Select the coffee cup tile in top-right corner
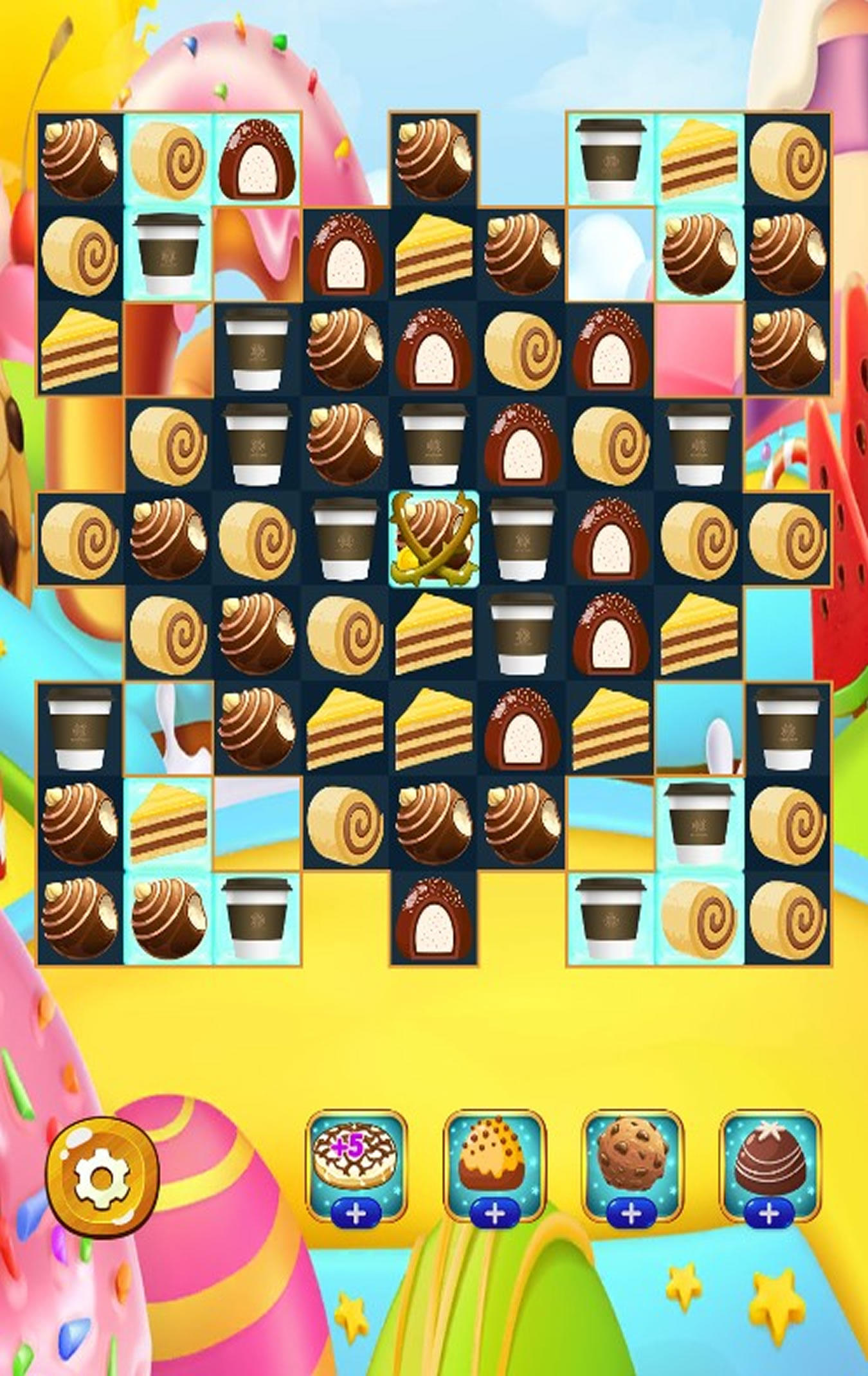Viewport: 868px width, 1376px height. pyautogui.click(x=608, y=158)
